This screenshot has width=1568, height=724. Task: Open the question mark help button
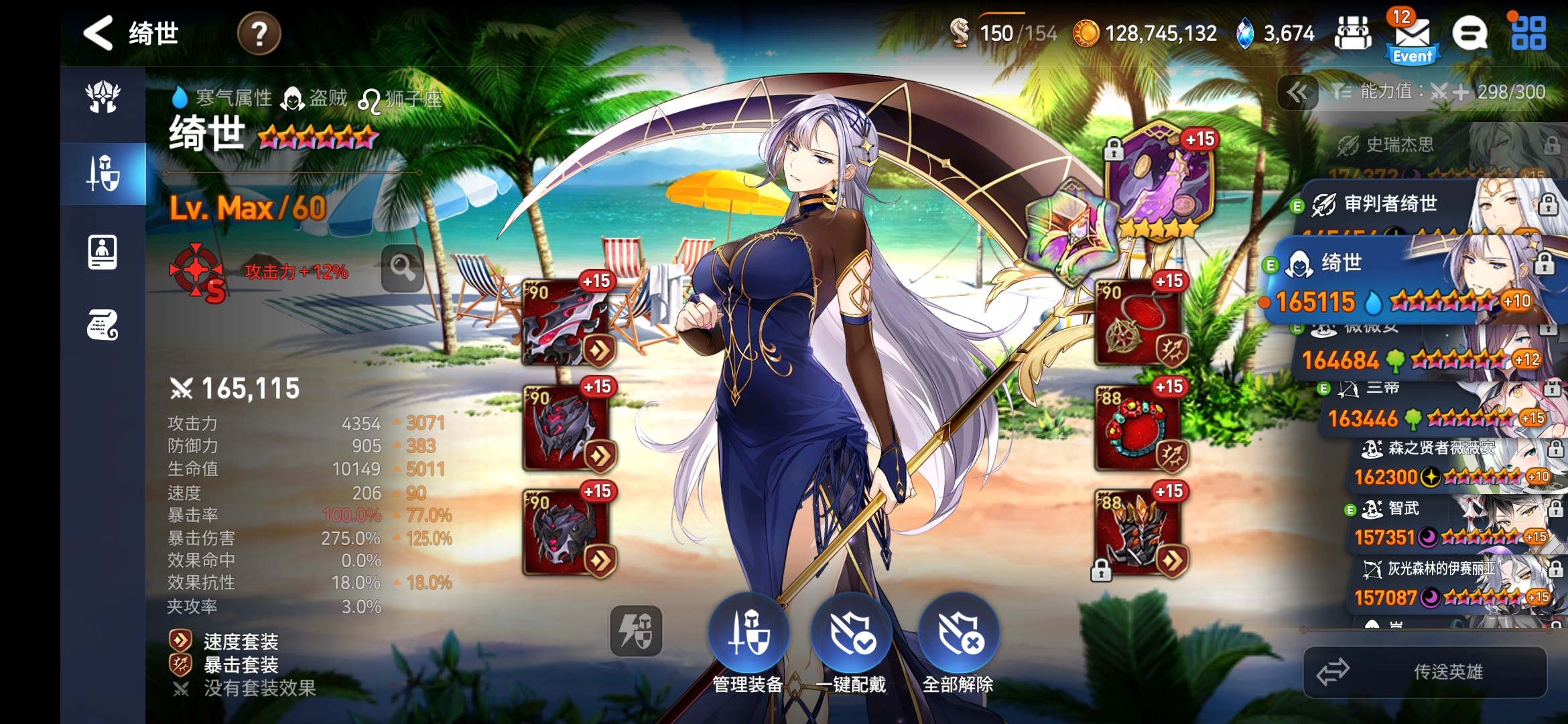point(259,33)
